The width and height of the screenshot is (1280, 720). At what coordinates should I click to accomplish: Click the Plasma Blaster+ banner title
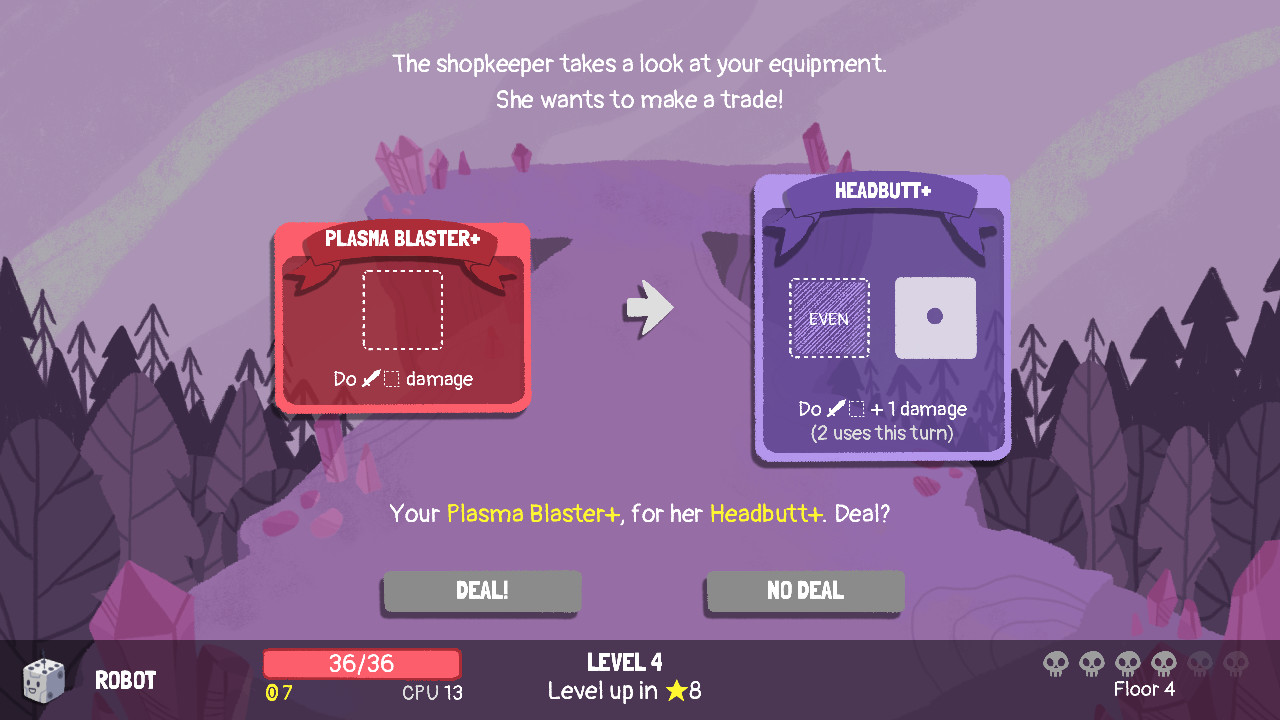click(x=403, y=238)
